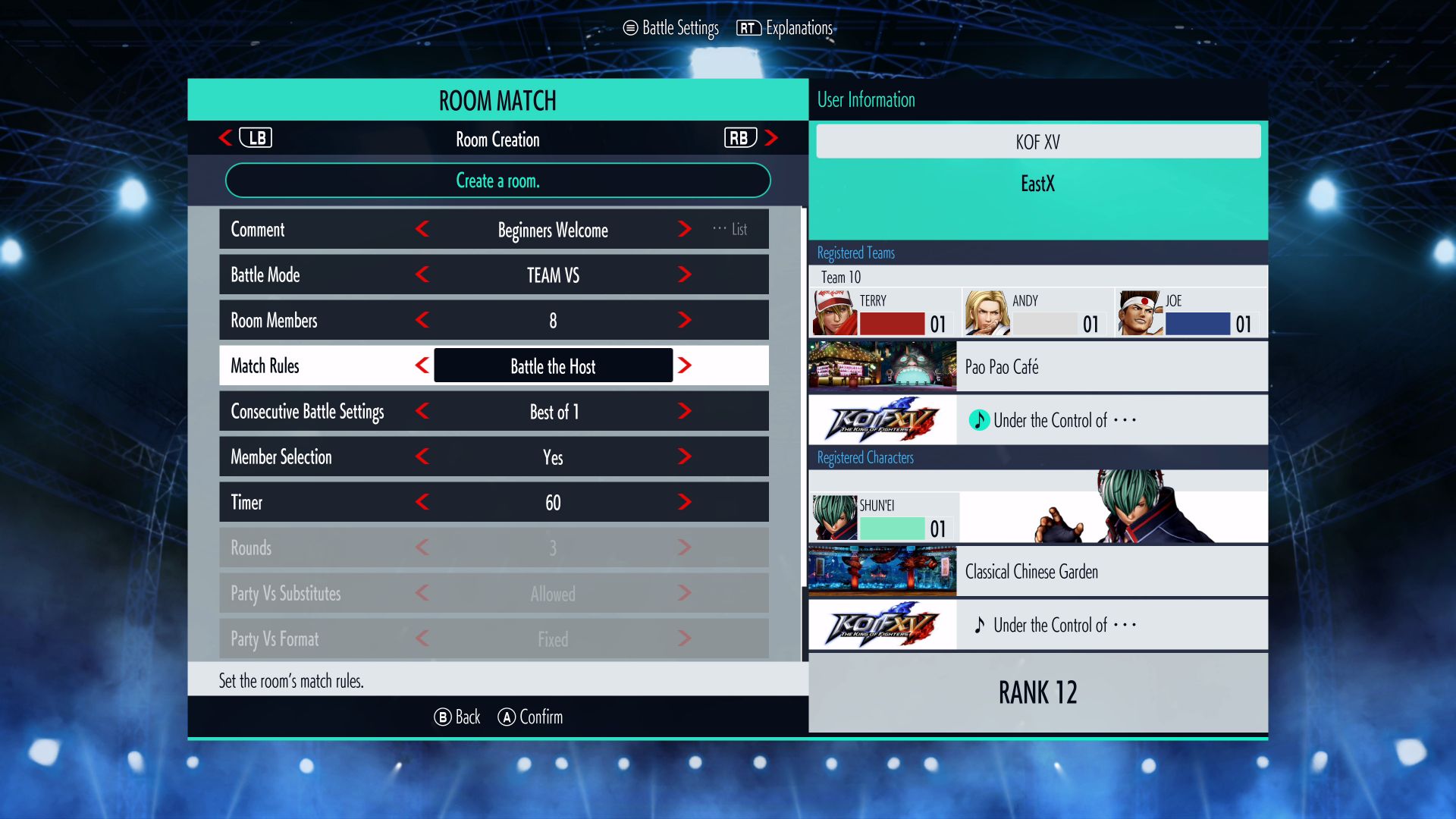This screenshot has height=819, width=1456.
Task: Decrease Room Members with left arrow
Action: click(x=422, y=320)
